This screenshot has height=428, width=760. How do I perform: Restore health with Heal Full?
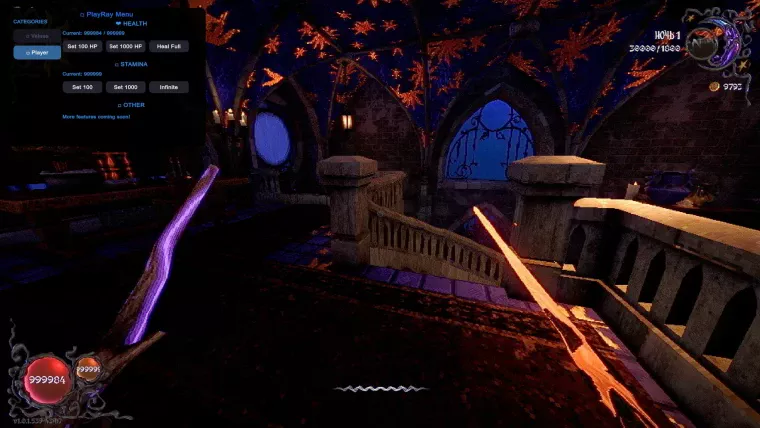tap(169, 46)
